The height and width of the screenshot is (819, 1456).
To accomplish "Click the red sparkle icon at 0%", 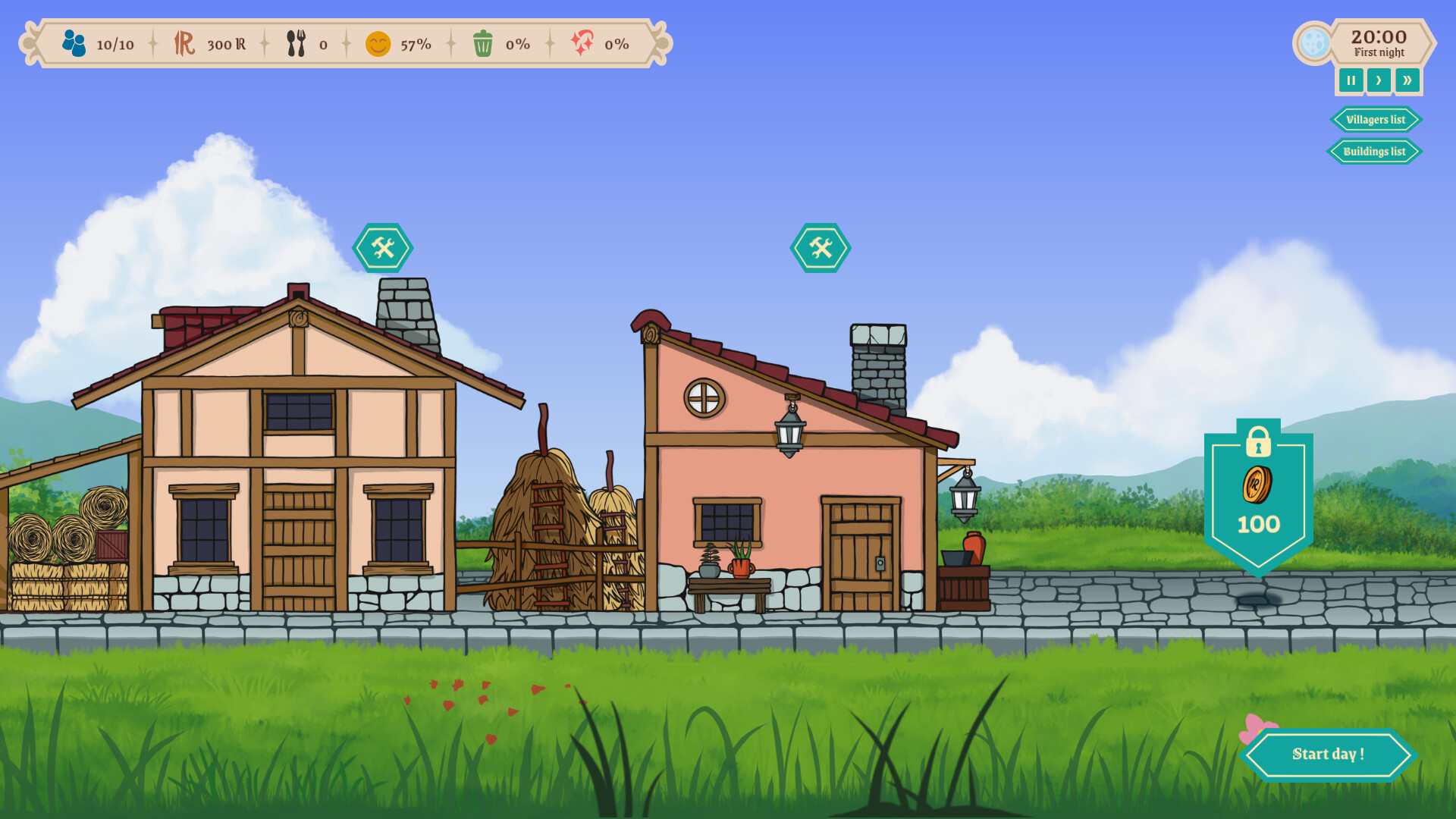I will point(582,44).
